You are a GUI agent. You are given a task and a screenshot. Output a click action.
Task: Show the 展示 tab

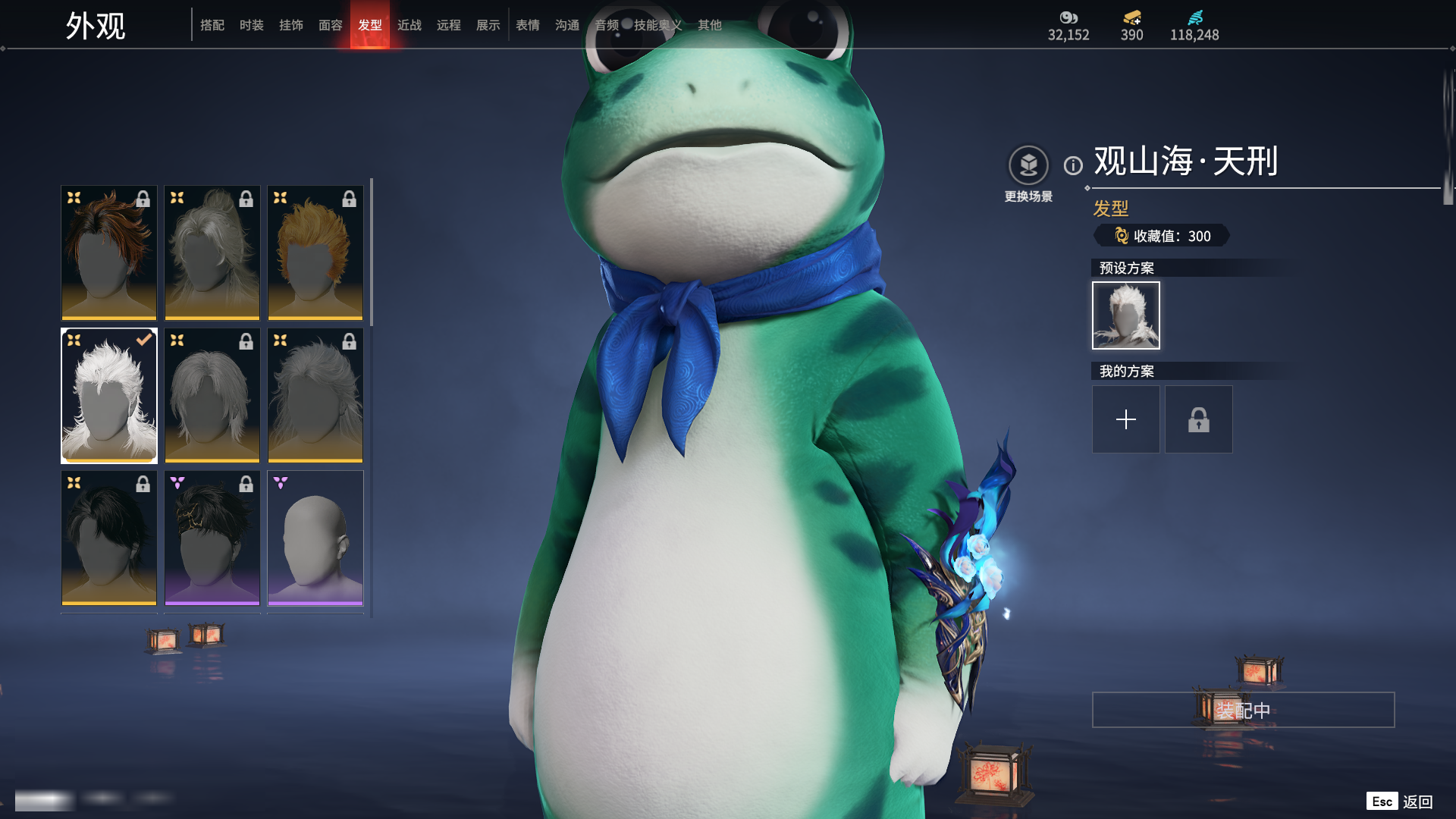click(488, 25)
